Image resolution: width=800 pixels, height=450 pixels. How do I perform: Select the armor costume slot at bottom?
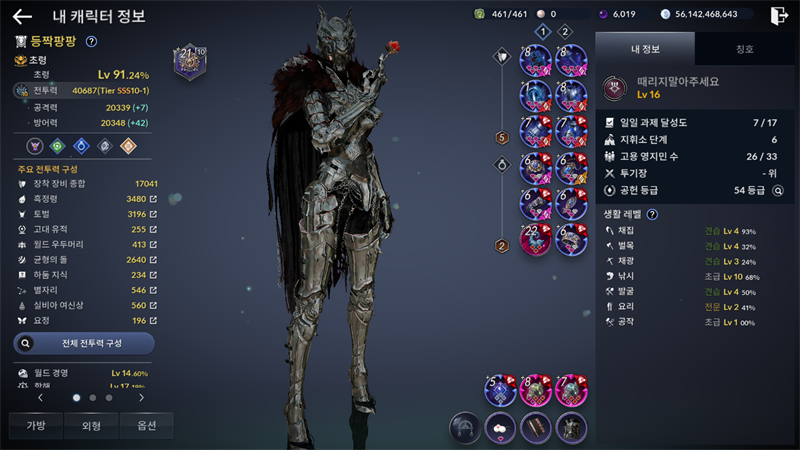point(571,427)
